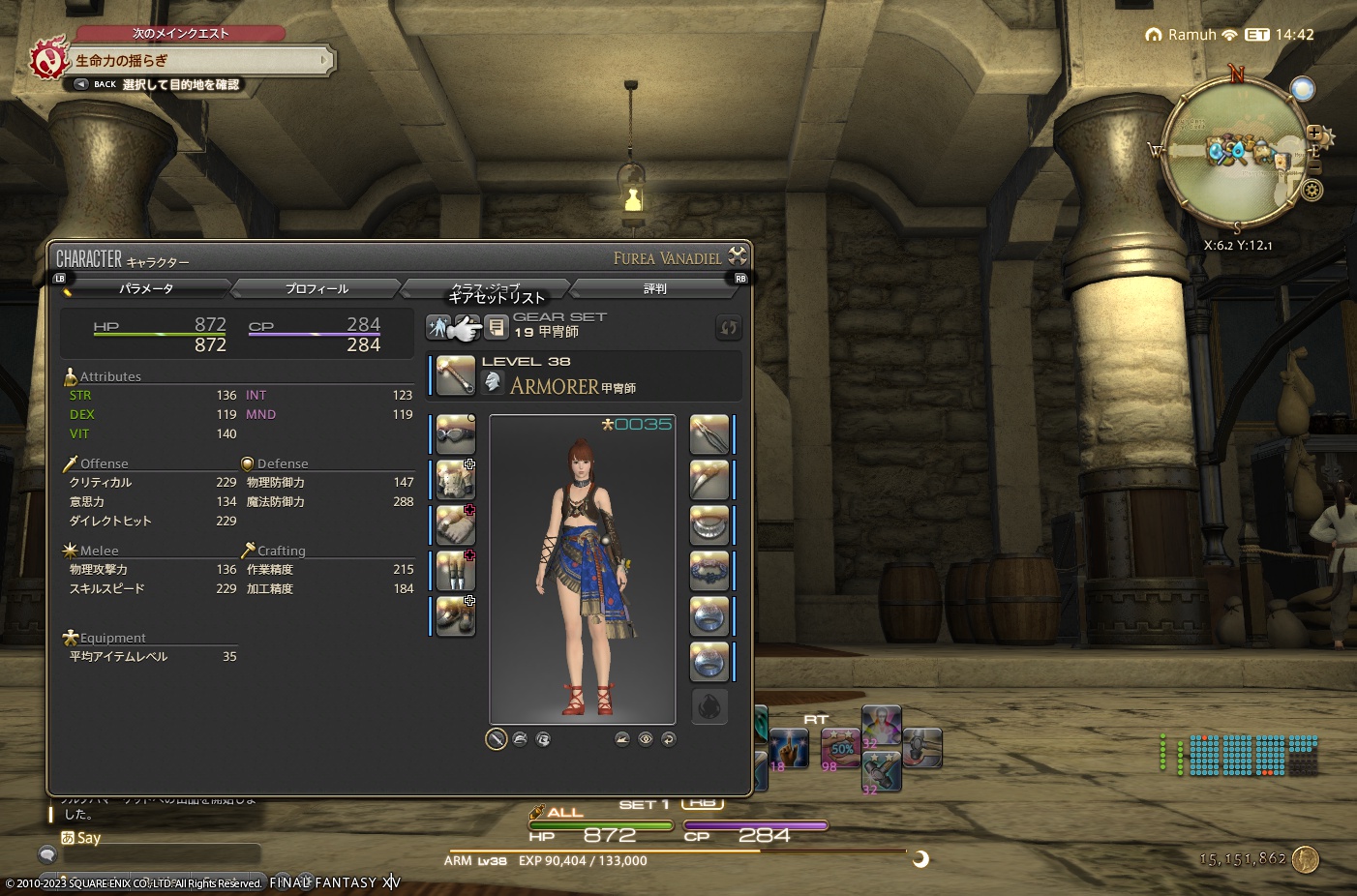
Task: Open the head slot goggles item
Action: point(454,434)
